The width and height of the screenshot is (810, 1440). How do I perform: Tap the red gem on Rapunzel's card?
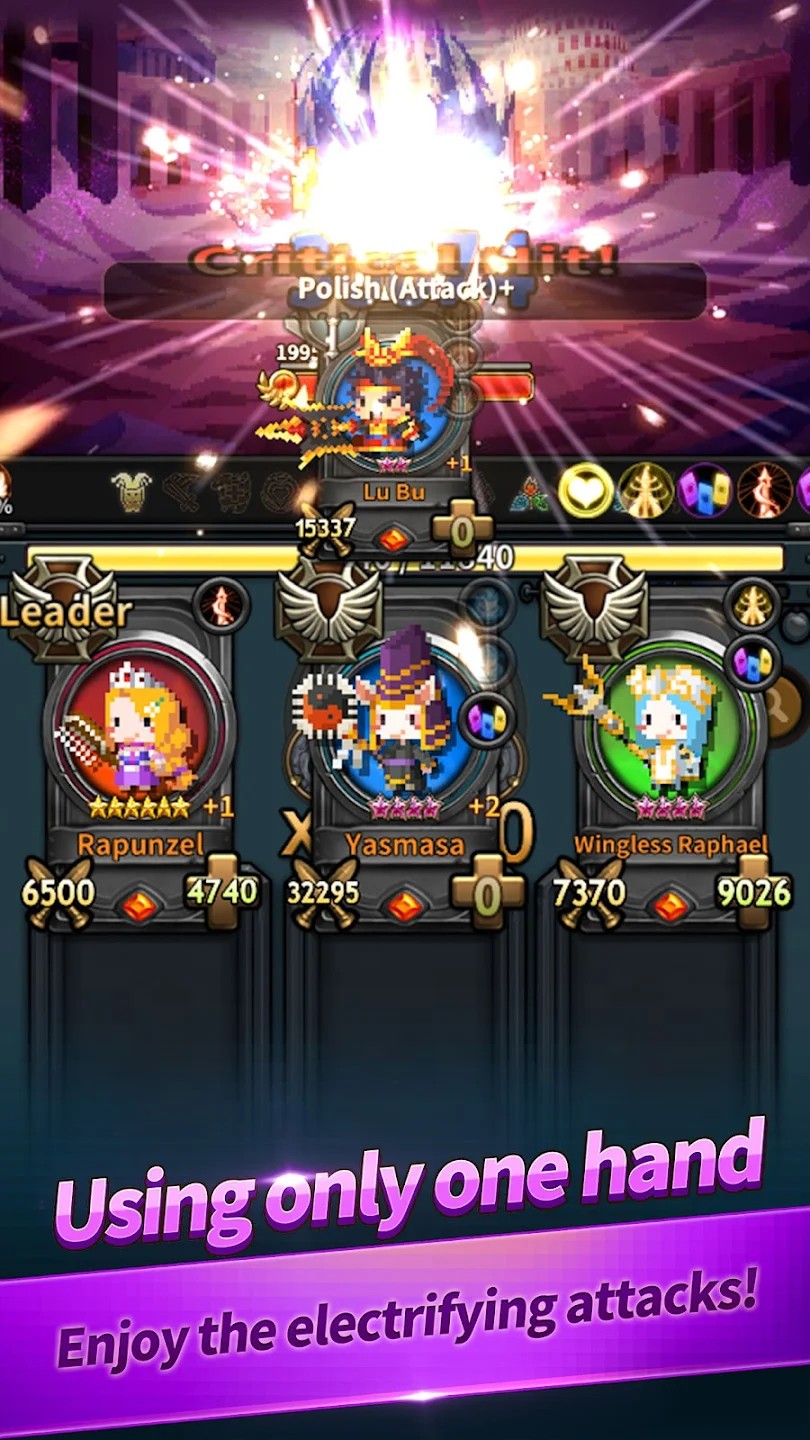139,905
